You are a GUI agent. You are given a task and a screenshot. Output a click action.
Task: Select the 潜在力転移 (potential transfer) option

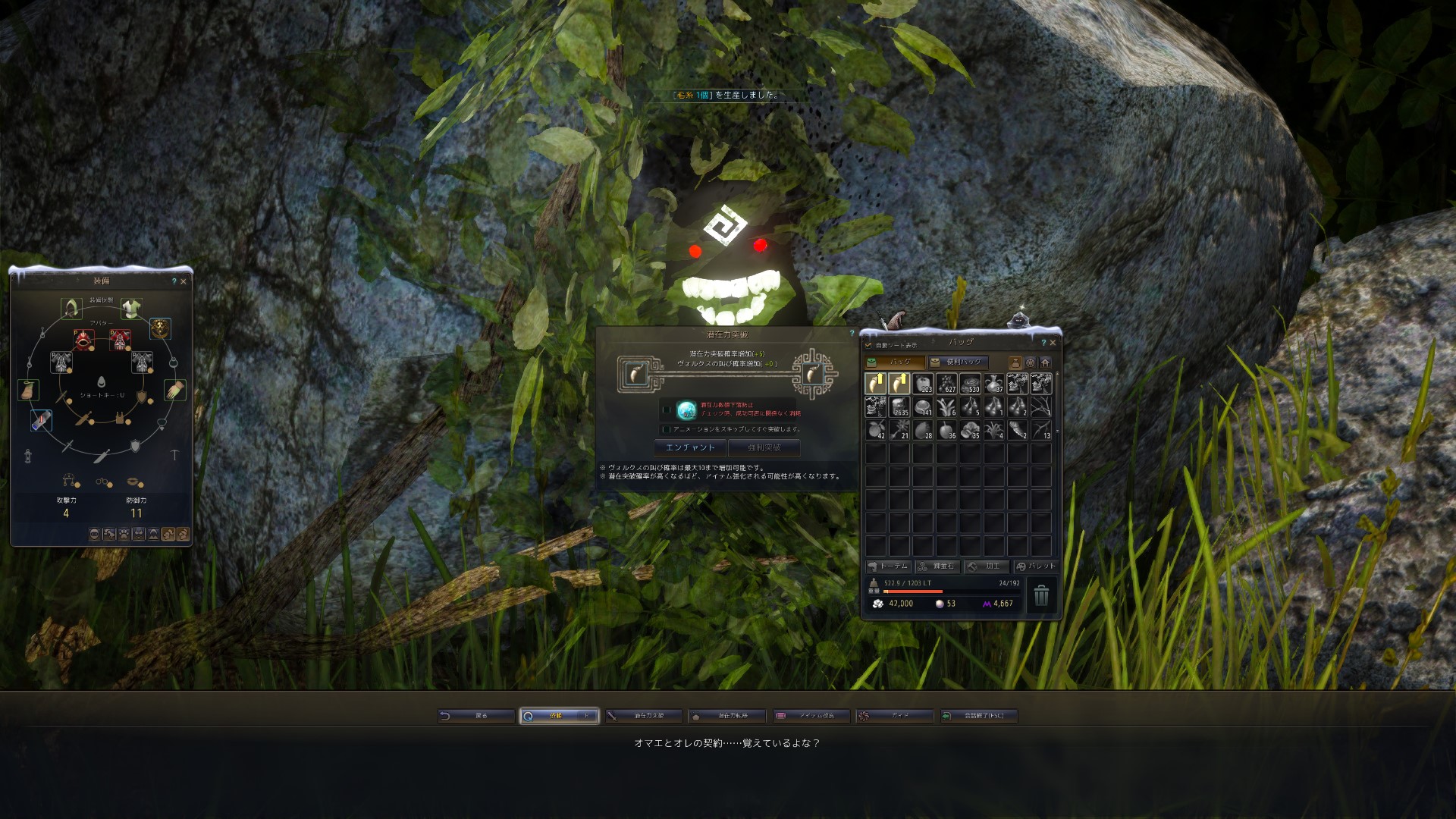tap(726, 716)
